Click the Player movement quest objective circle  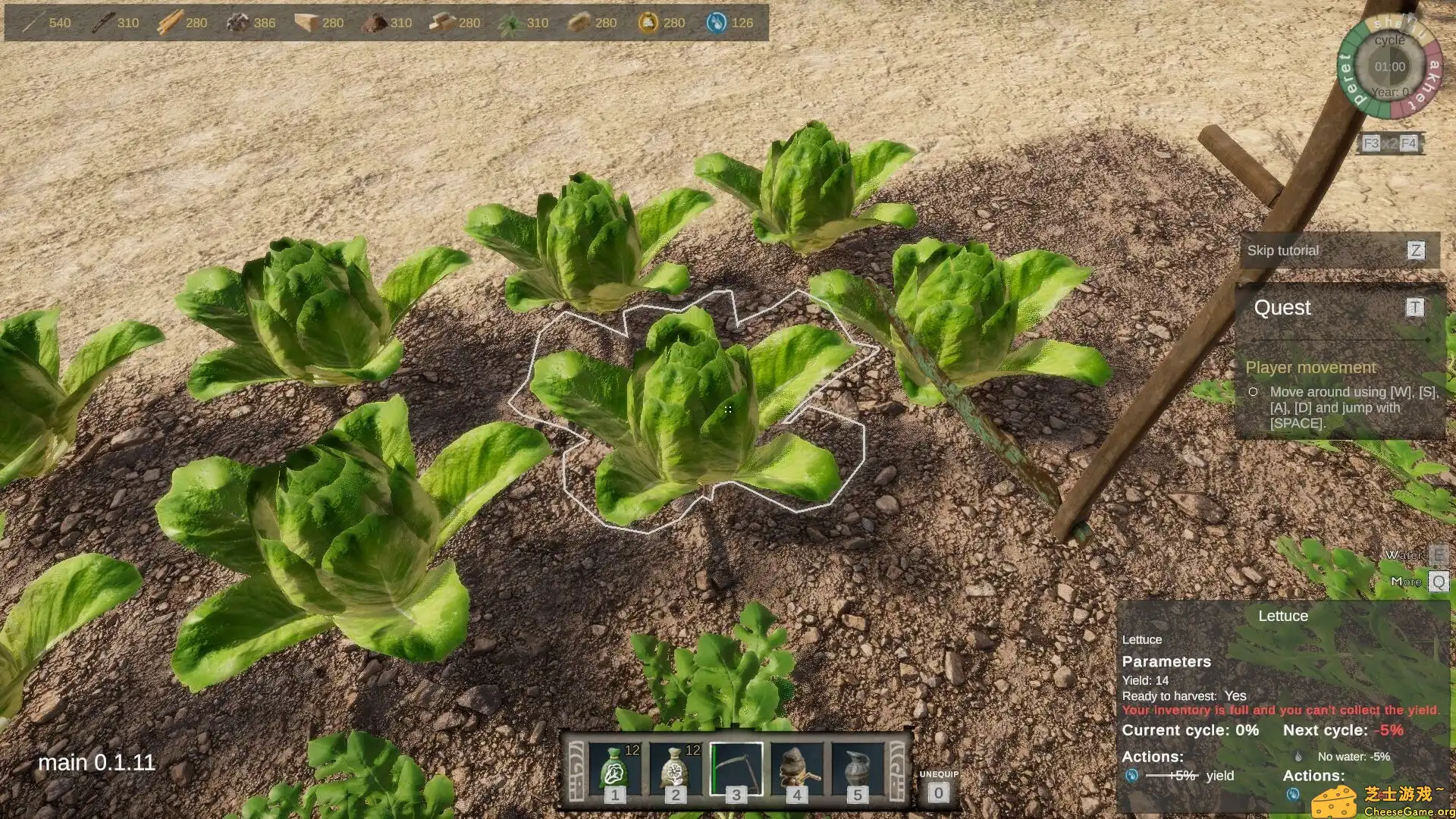coord(1253,391)
